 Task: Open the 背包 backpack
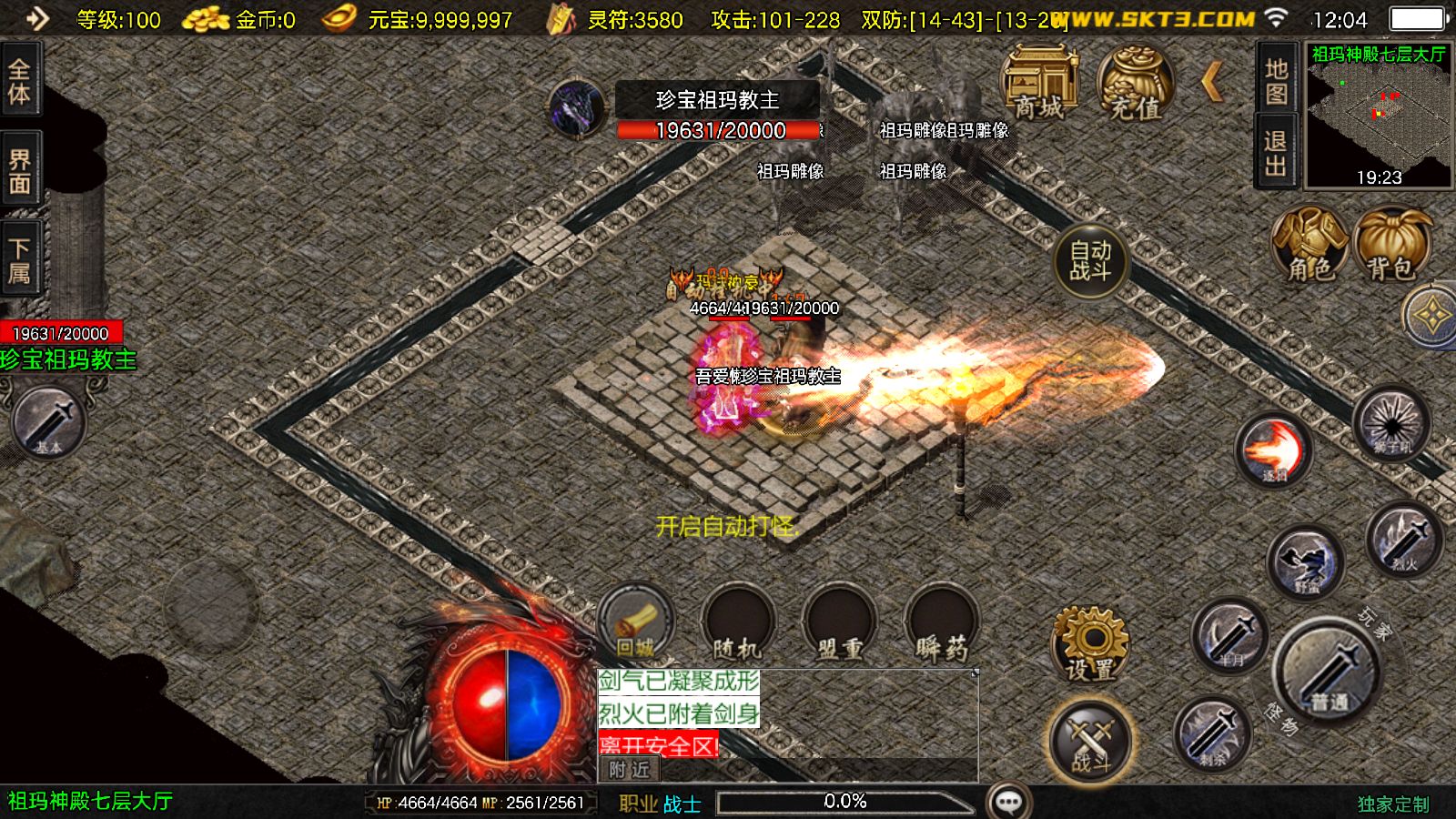pos(1390,245)
